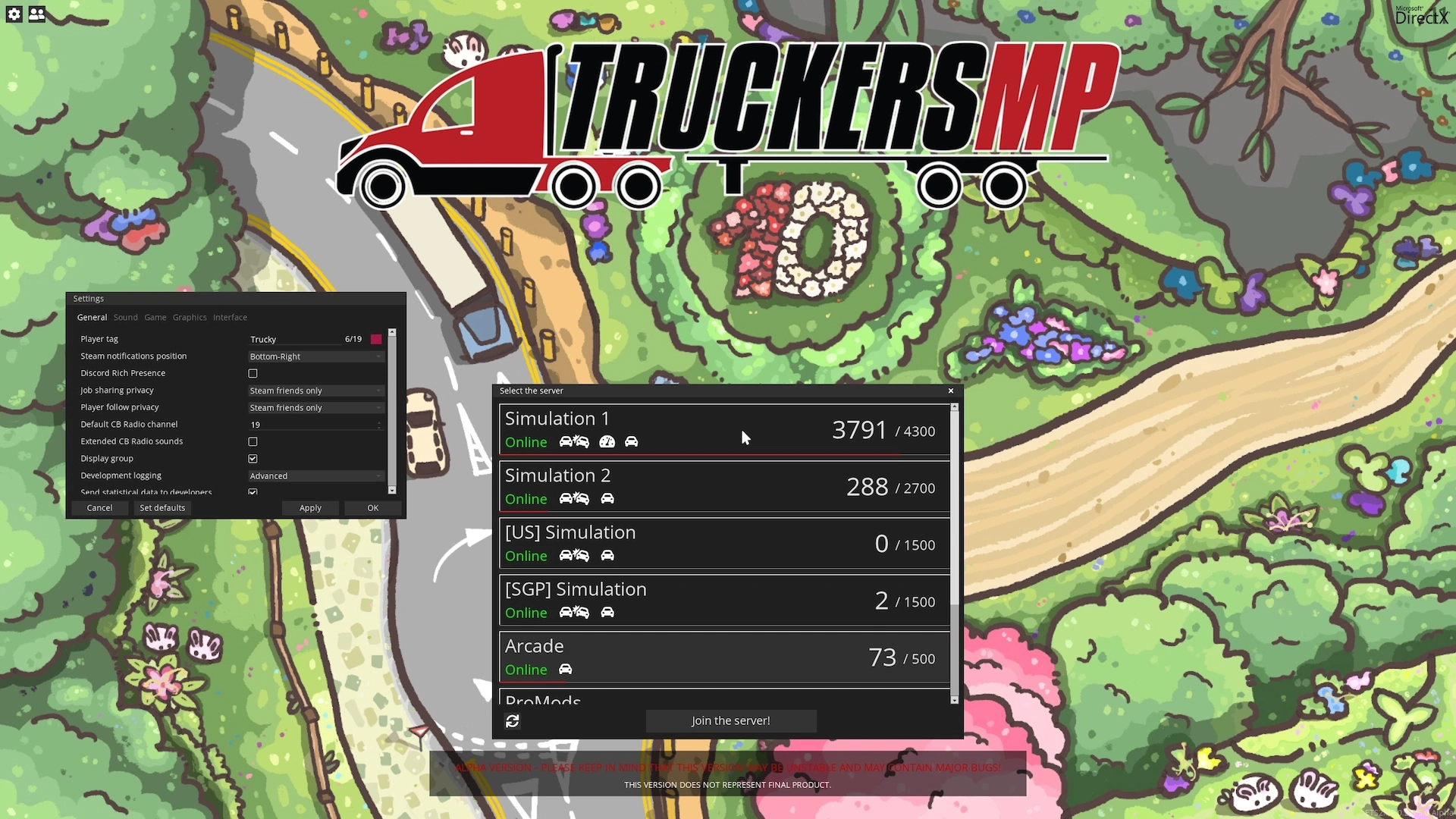Select the [SGP] Simulation server
1456x819 pixels.
(724, 601)
